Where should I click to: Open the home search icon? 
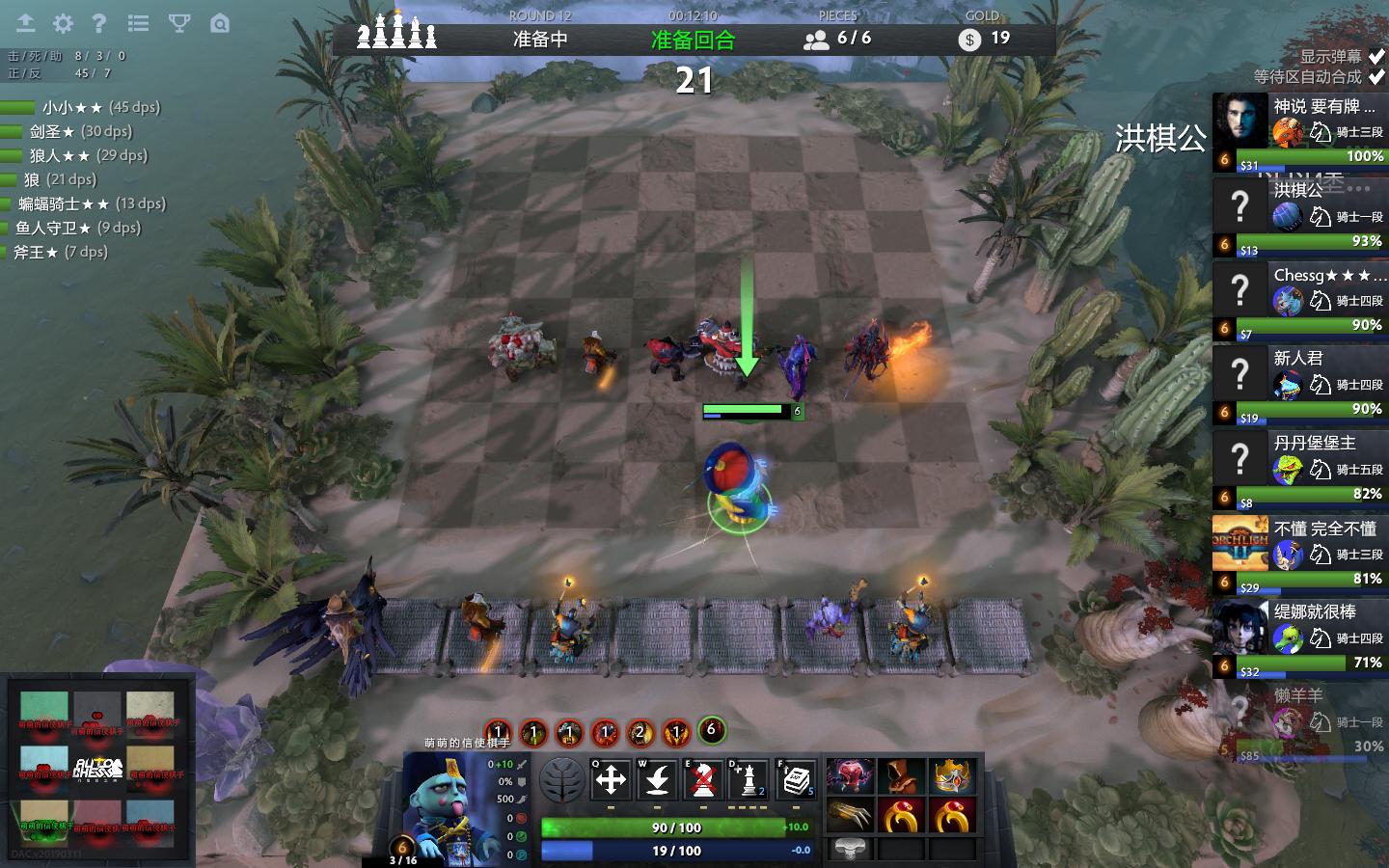(x=220, y=23)
